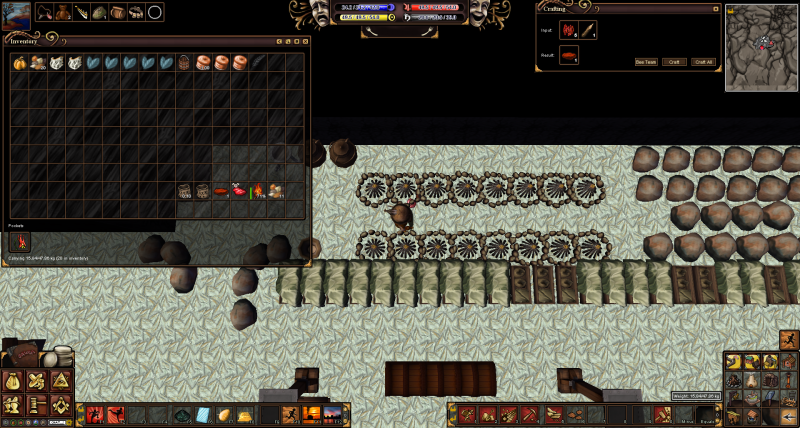Select the wooden barrel inventory item
Viewport: 800px width, 428px height.
184,62
